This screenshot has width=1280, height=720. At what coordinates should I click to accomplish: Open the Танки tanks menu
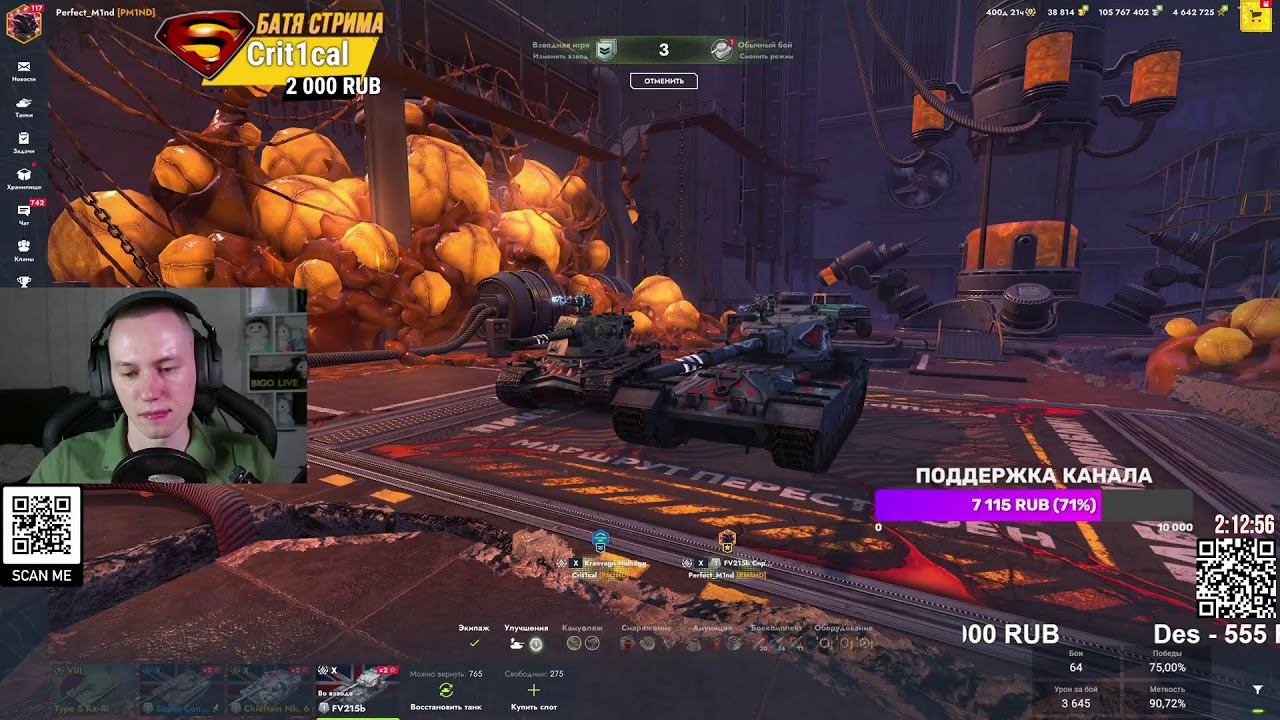click(24, 106)
